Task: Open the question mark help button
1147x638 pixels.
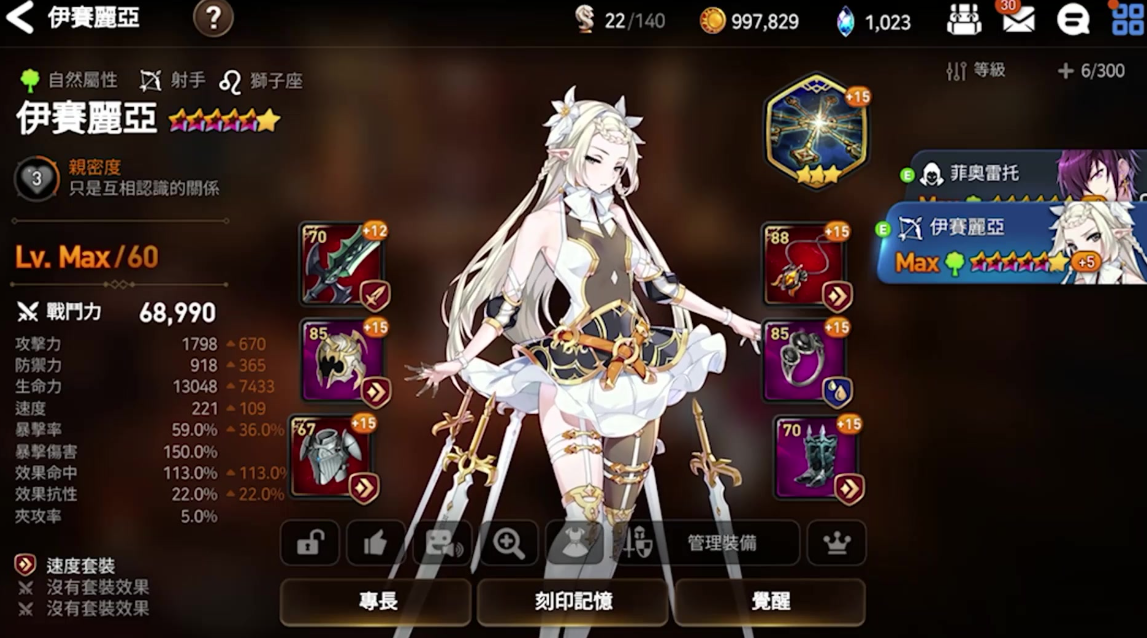Action: click(x=213, y=17)
